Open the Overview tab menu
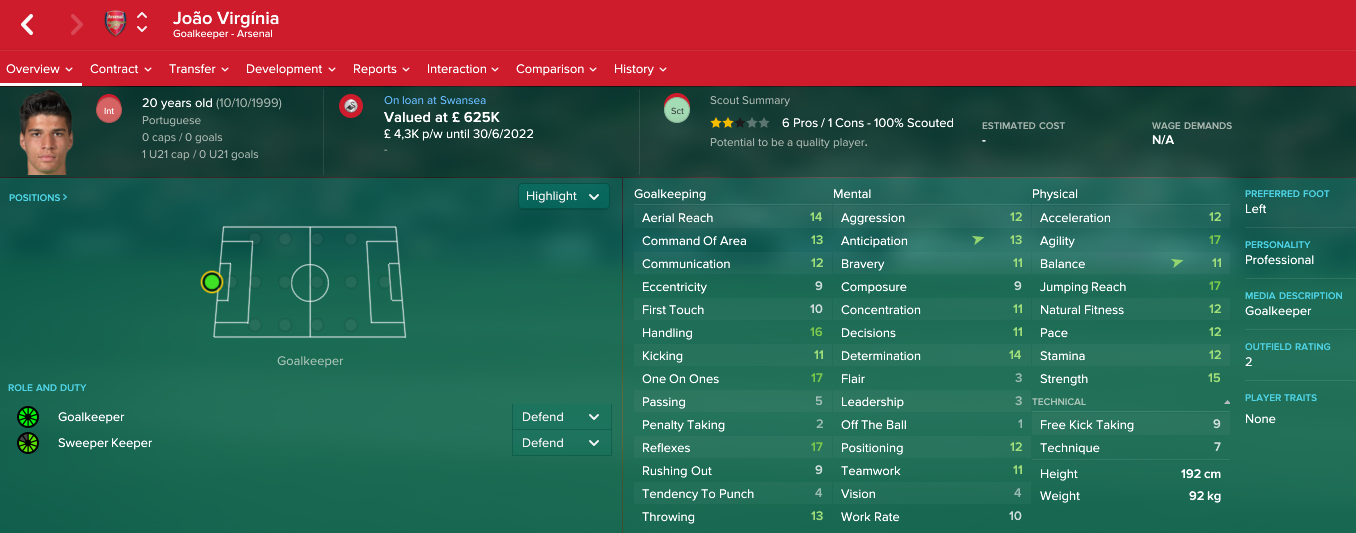 [x=40, y=69]
